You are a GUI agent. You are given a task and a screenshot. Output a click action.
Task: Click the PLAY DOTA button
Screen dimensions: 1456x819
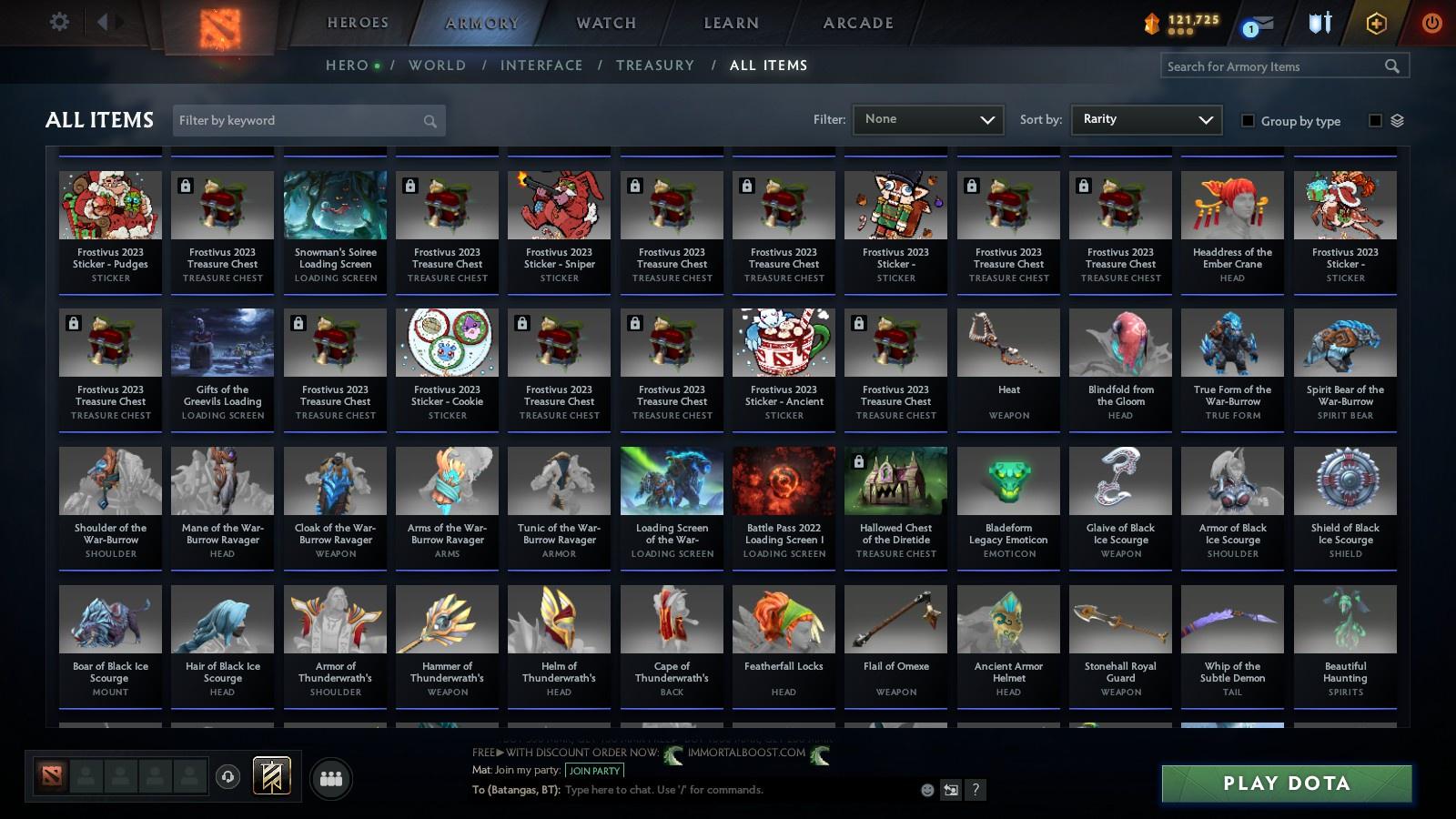[x=1285, y=784]
